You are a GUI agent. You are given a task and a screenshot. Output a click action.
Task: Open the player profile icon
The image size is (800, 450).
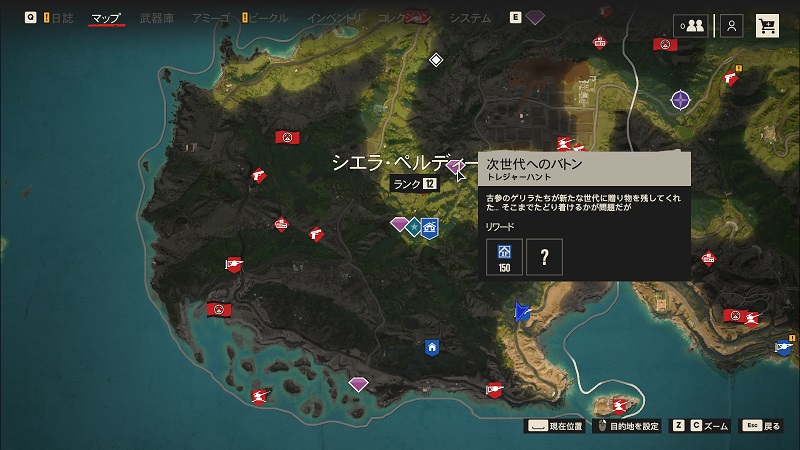click(732, 26)
